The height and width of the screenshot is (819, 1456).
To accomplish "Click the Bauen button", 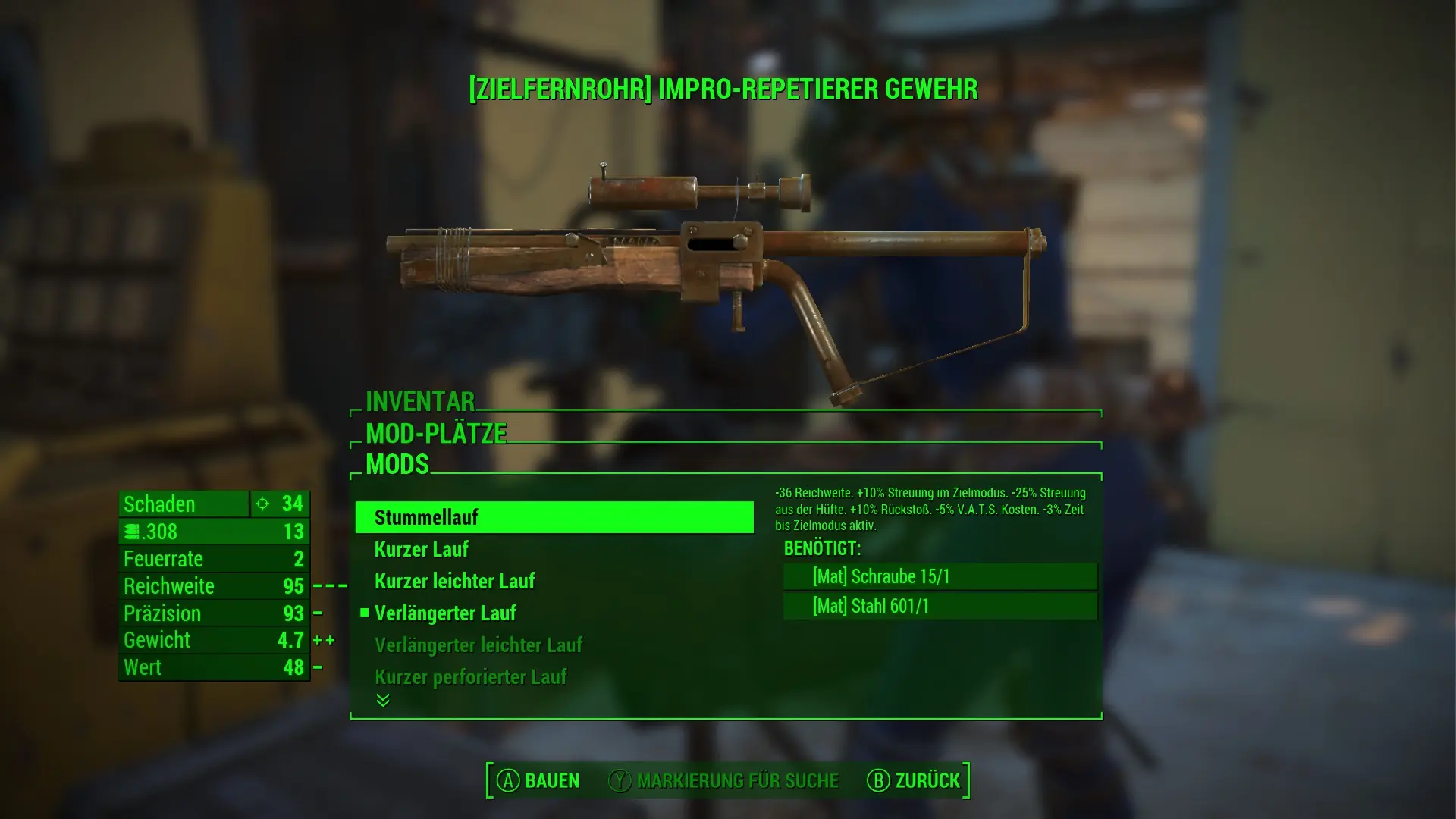I will click(538, 780).
